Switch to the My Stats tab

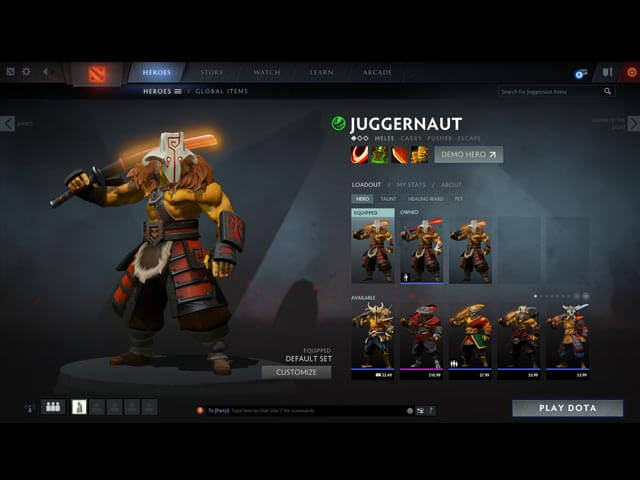[411, 185]
